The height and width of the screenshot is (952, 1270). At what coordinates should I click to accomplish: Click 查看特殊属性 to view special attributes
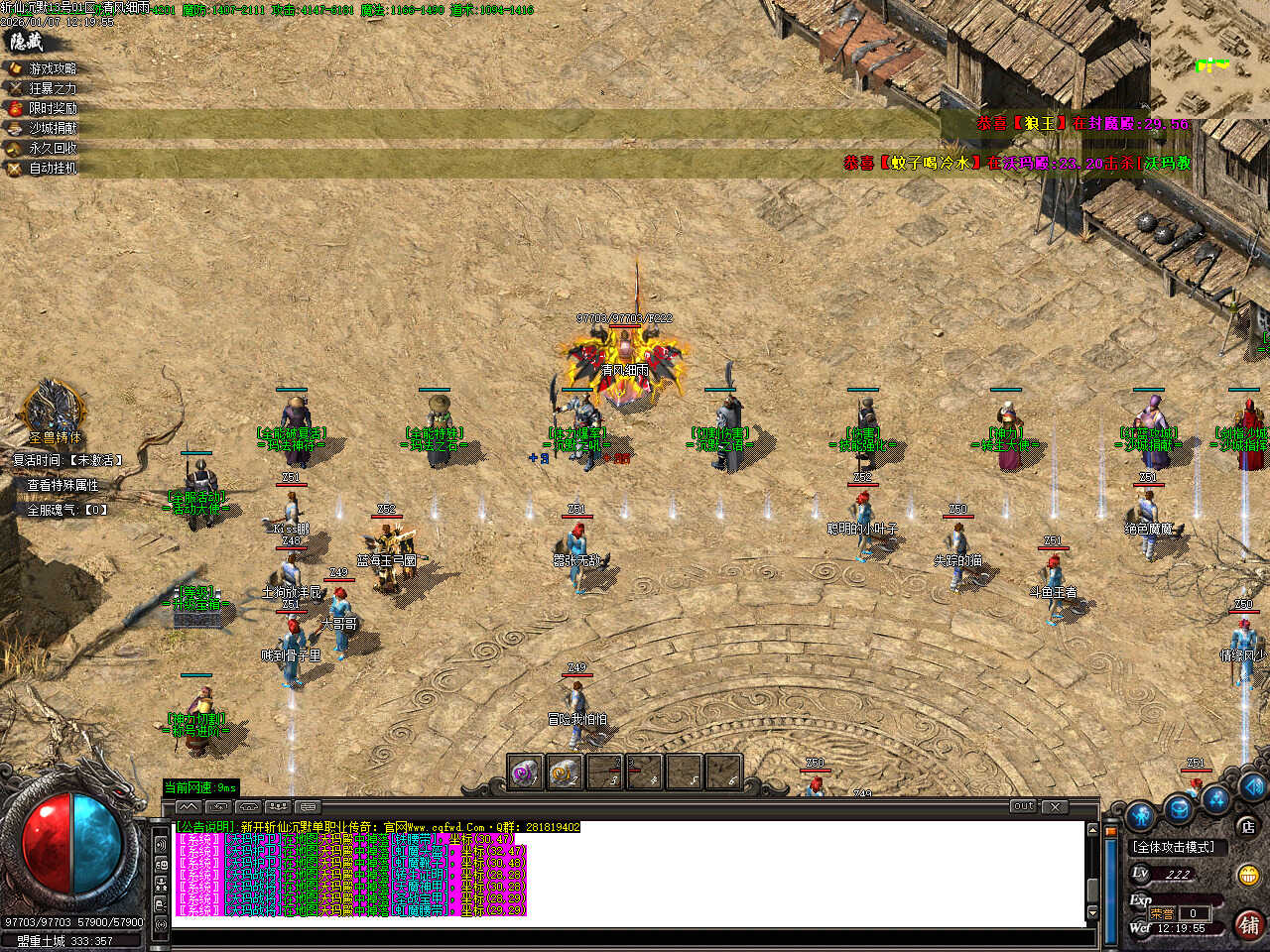63,485
